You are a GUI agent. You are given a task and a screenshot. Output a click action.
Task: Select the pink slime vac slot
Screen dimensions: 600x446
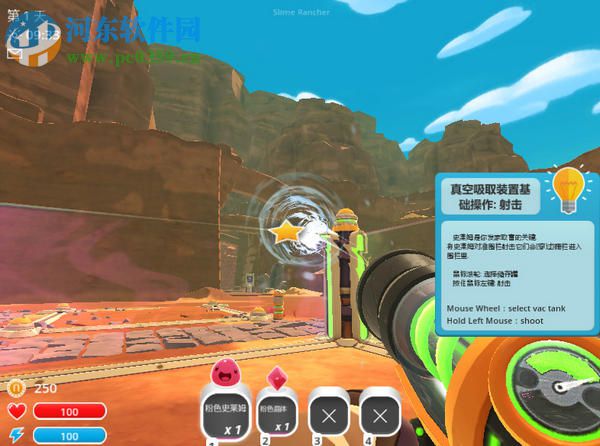(x=227, y=412)
